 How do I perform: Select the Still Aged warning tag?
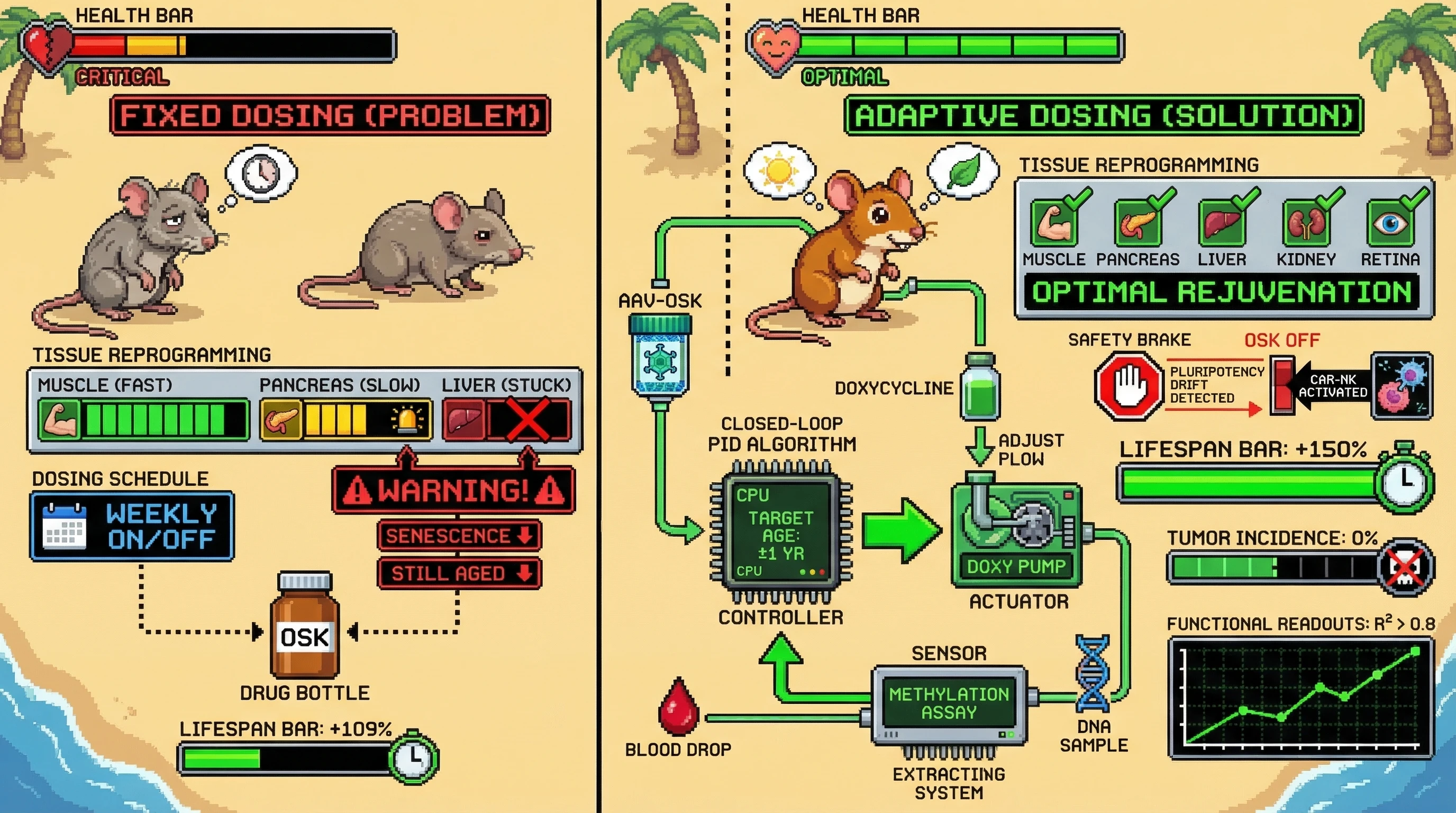[x=459, y=573]
